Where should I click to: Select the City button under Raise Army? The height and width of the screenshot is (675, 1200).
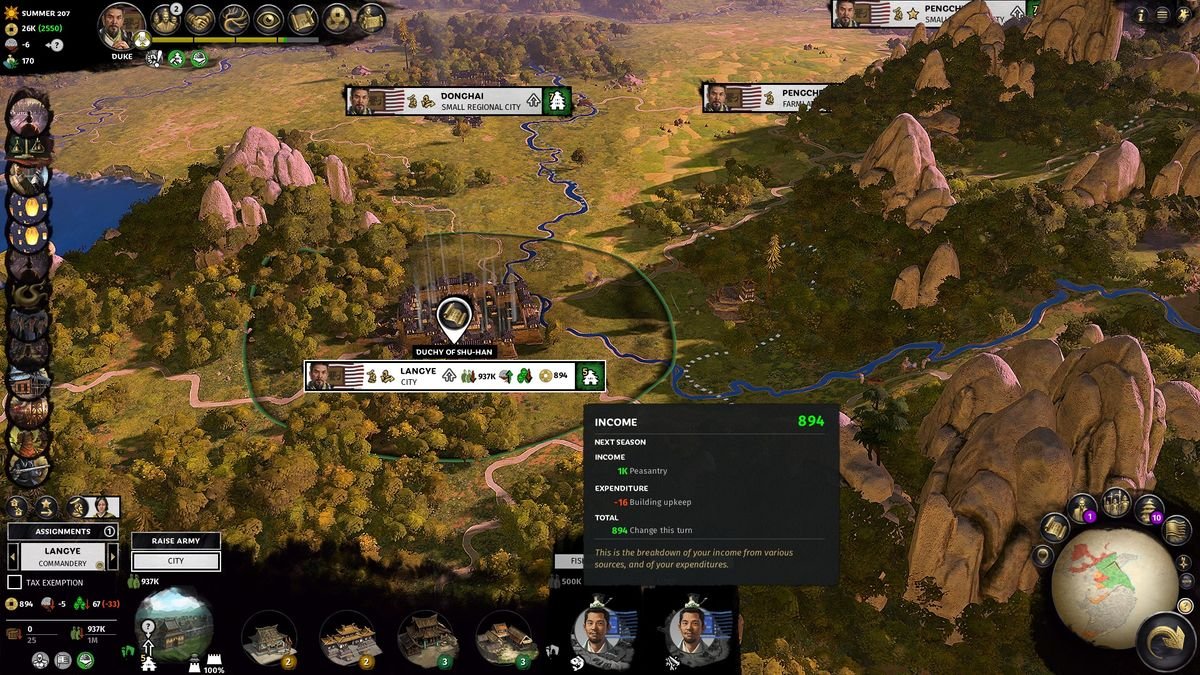coord(176,561)
